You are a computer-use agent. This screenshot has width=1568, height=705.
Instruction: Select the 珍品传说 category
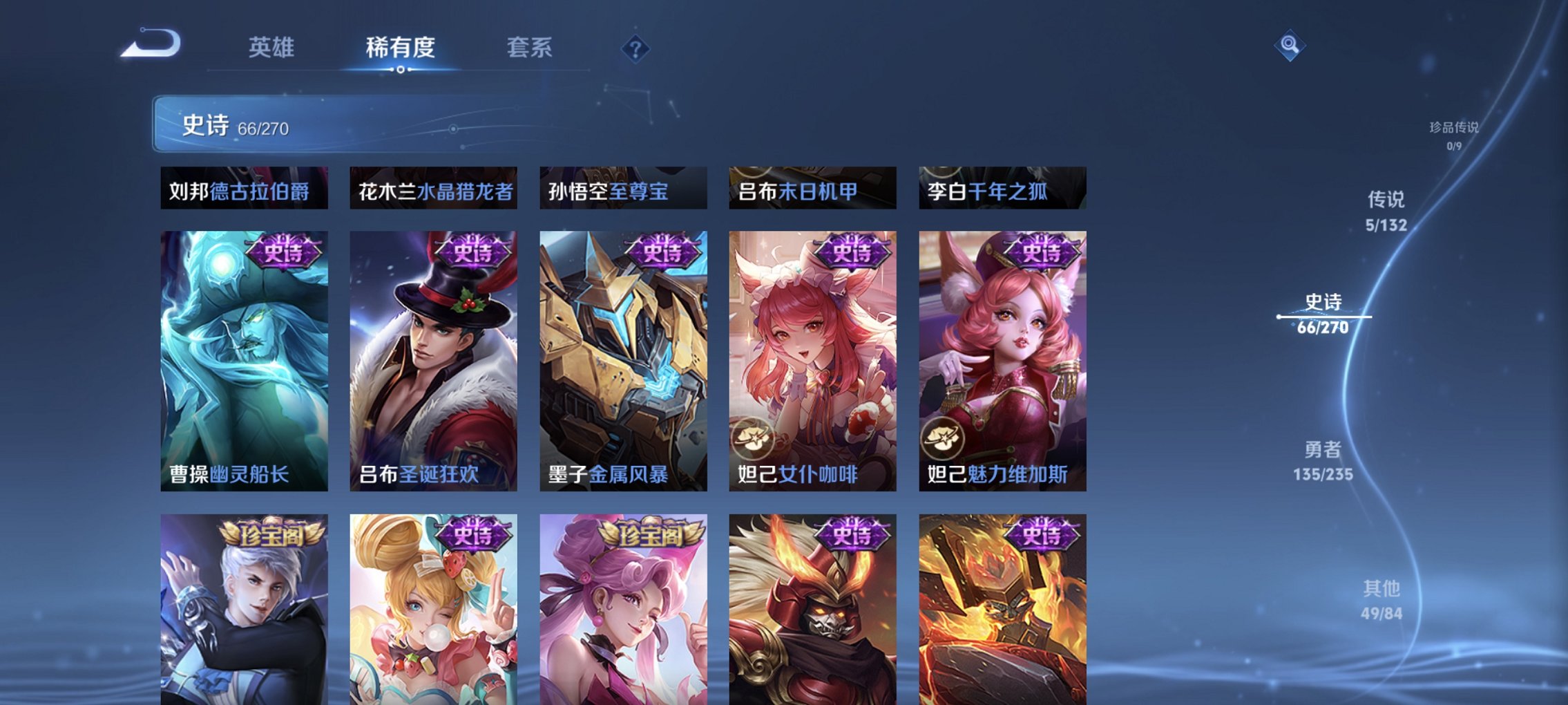tap(1455, 130)
